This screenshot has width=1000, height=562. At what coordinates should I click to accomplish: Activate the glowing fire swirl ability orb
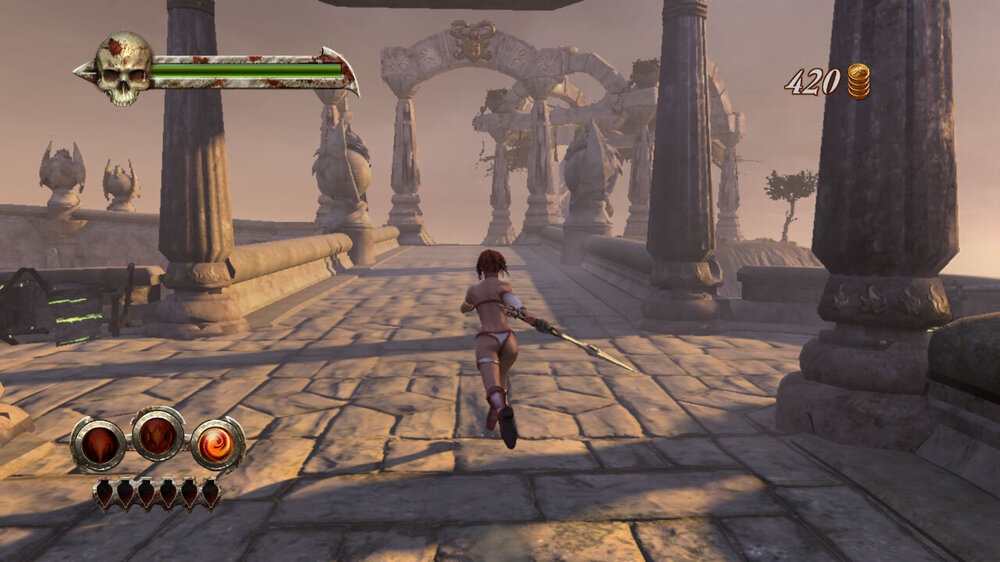[x=217, y=444]
